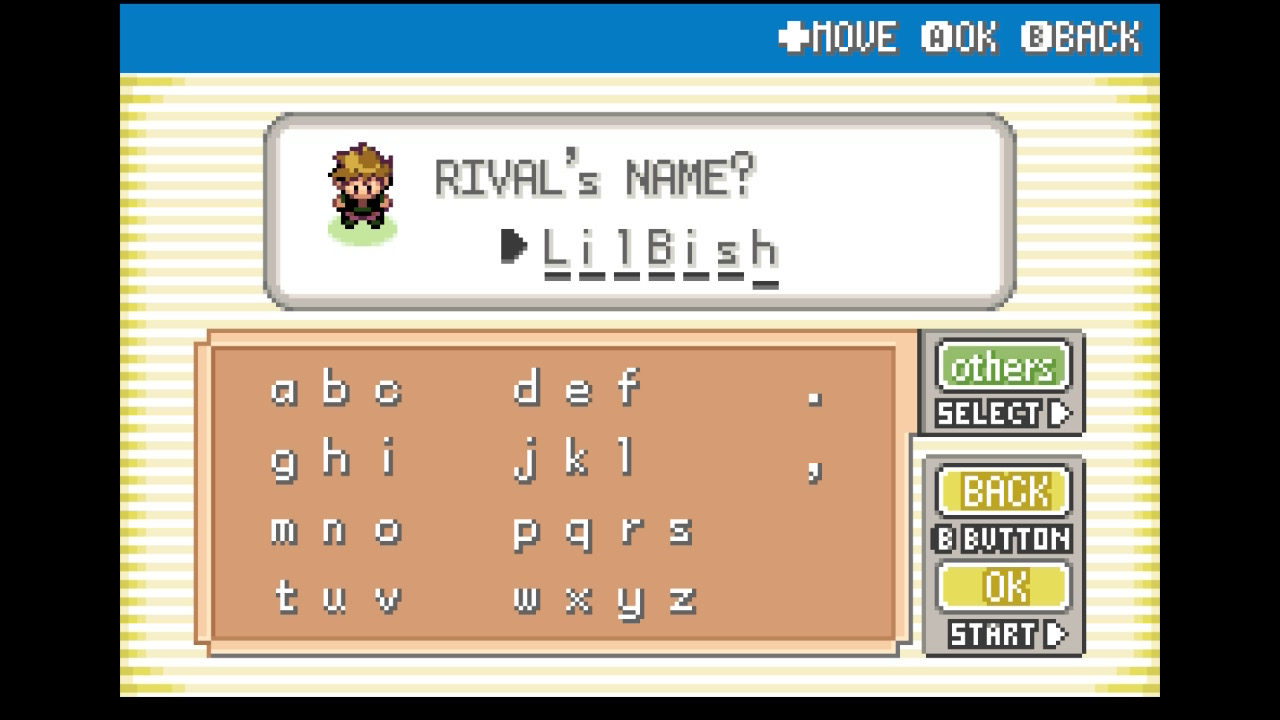Pick the letter j on the keyboard

tap(524, 461)
